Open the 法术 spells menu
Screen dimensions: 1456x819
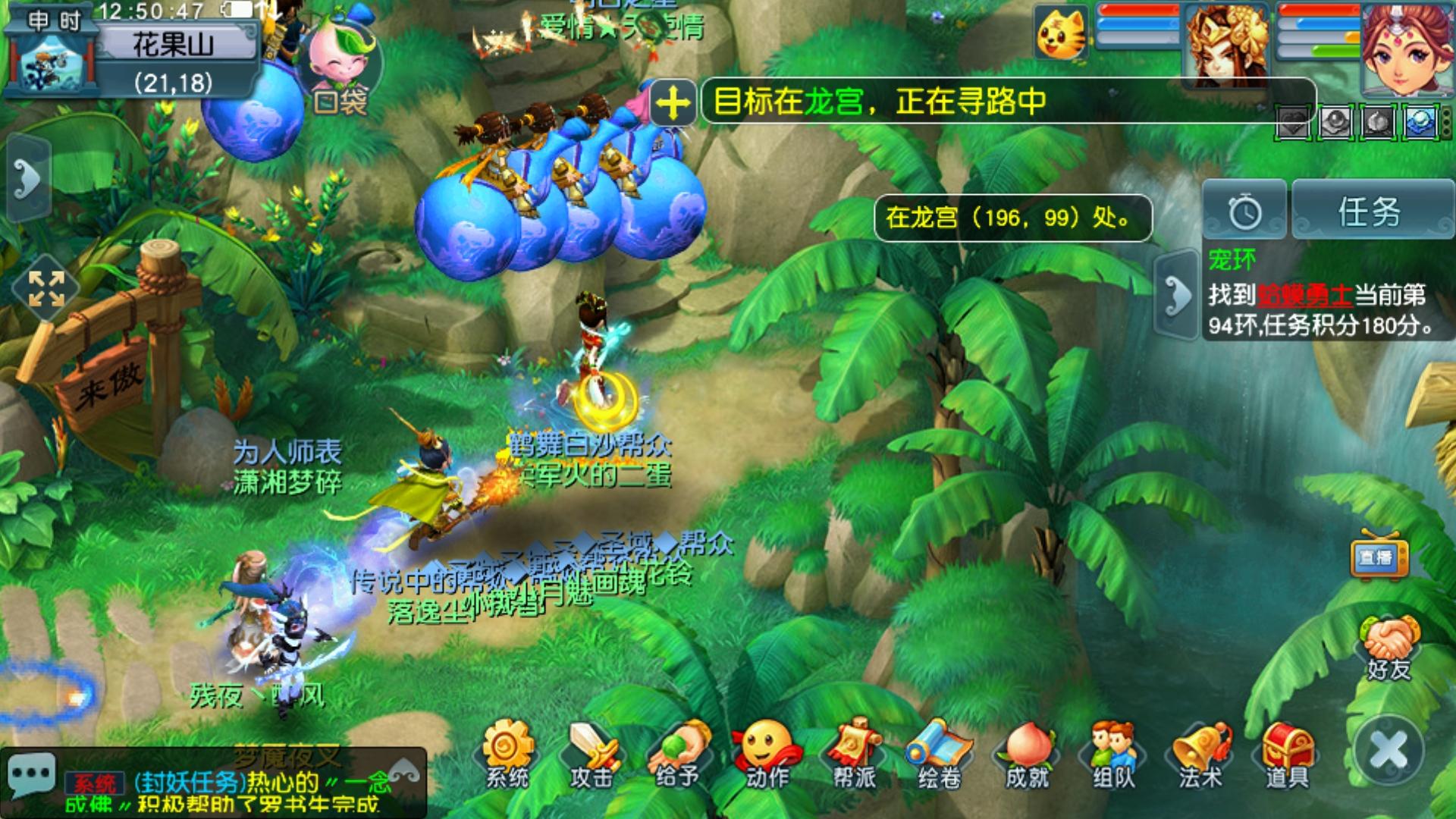pos(1200,754)
